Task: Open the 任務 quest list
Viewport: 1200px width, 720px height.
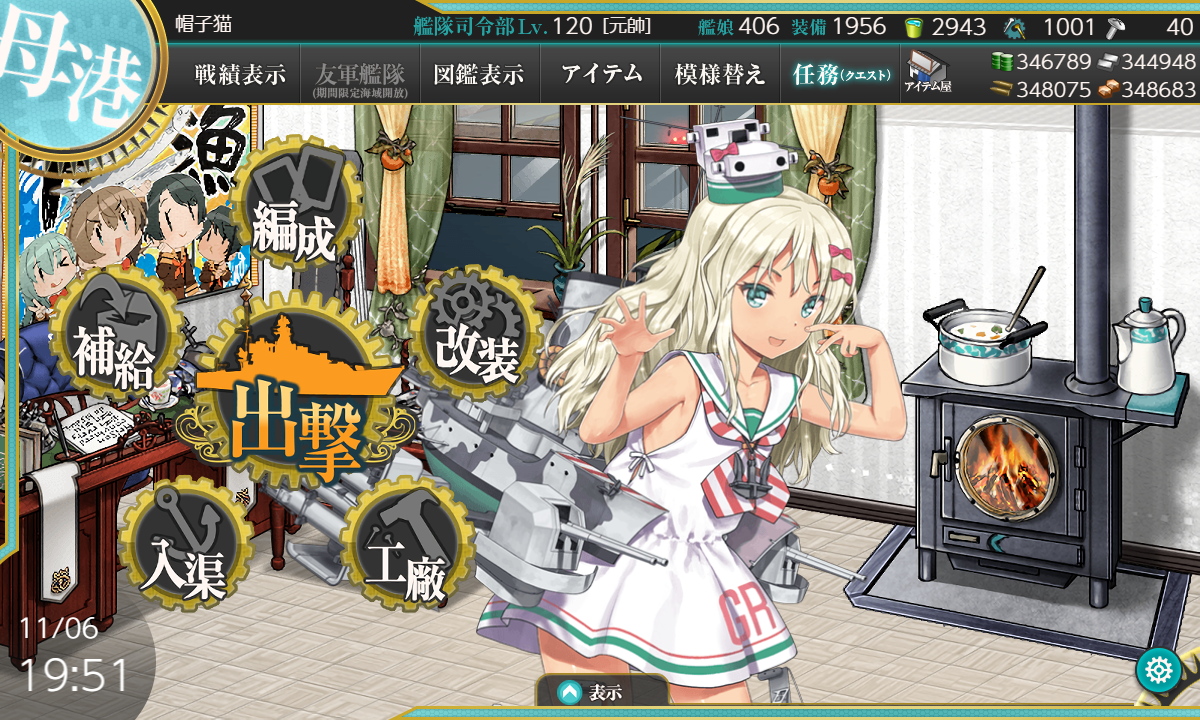Action: [840, 75]
